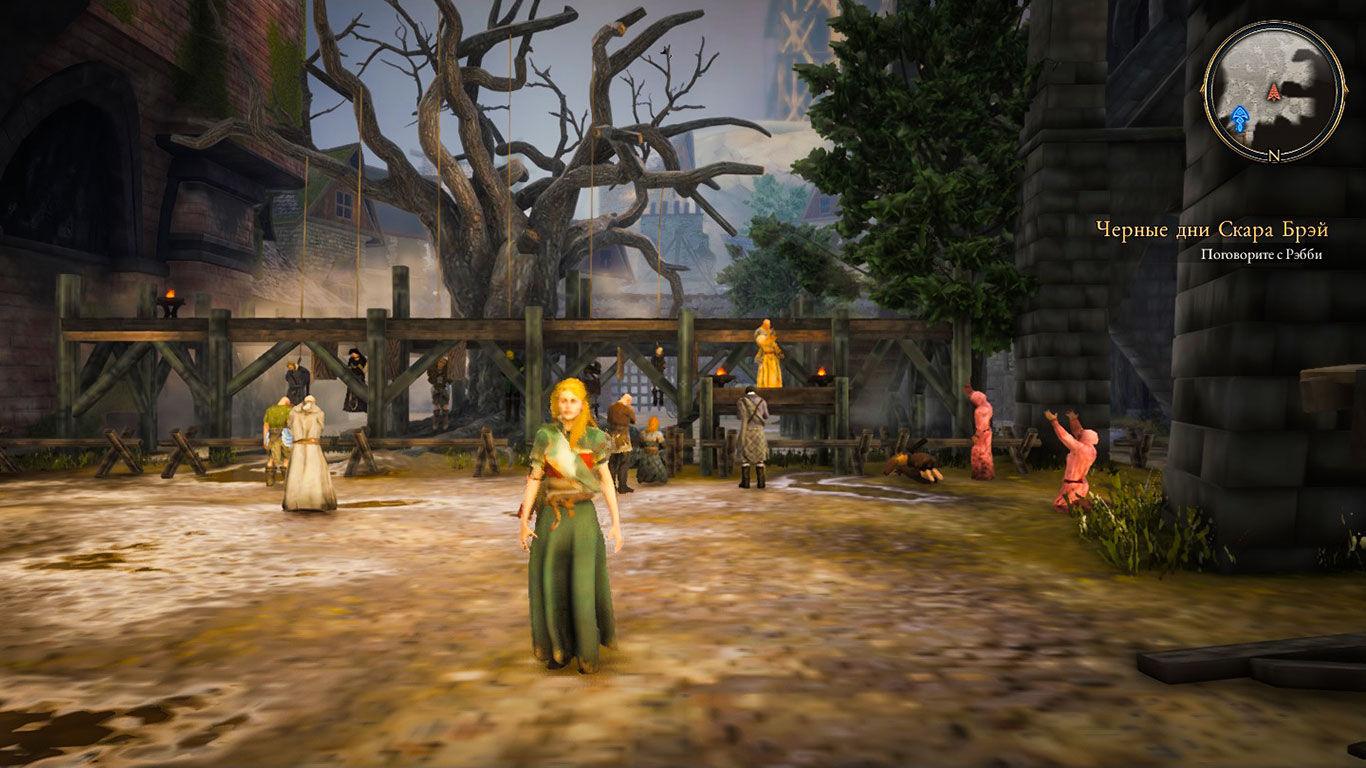
Task: Select the blue marker on the minimap
Action: 1241,119
